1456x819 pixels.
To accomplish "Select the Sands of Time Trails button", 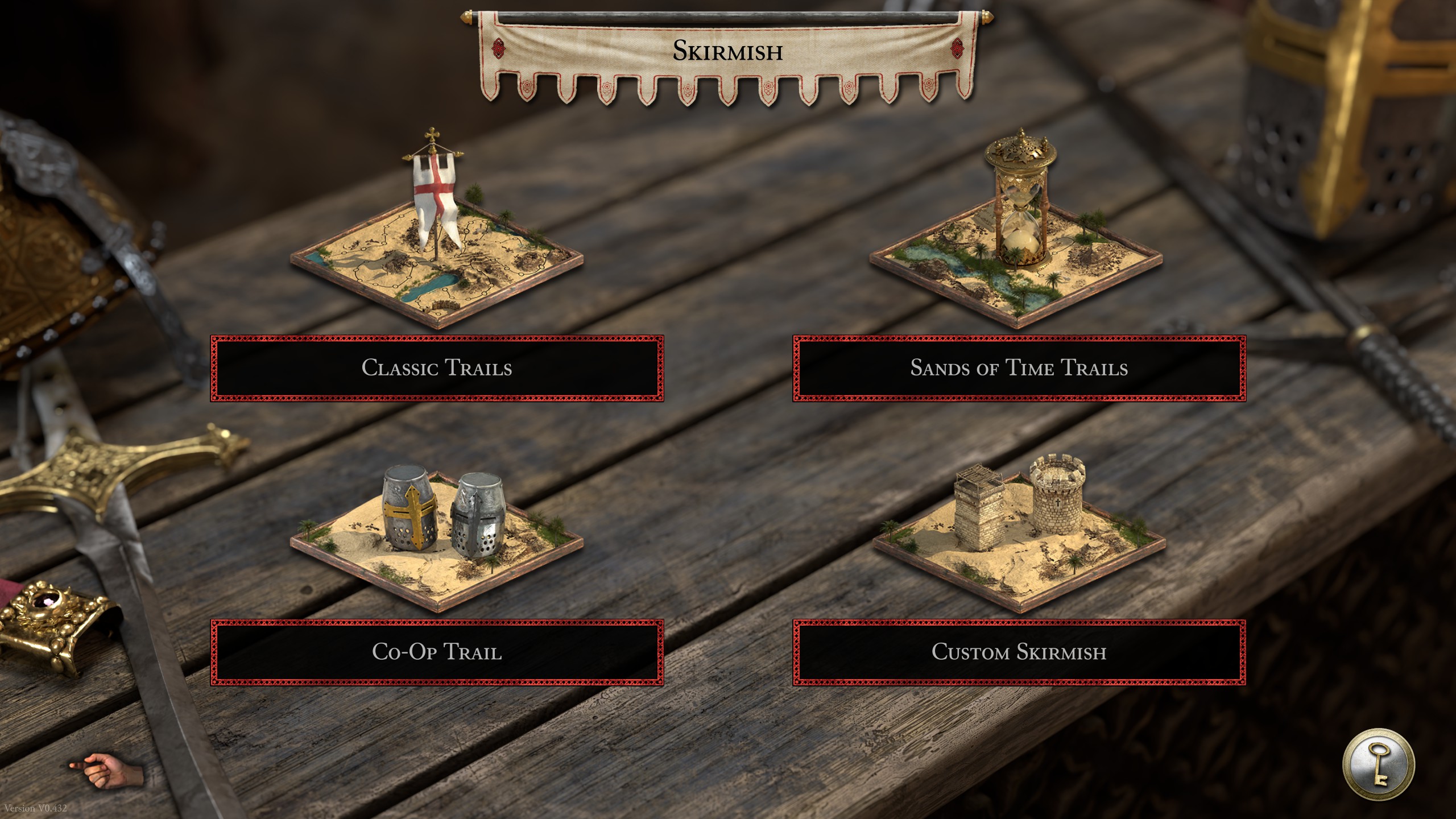I will coord(1019,368).
